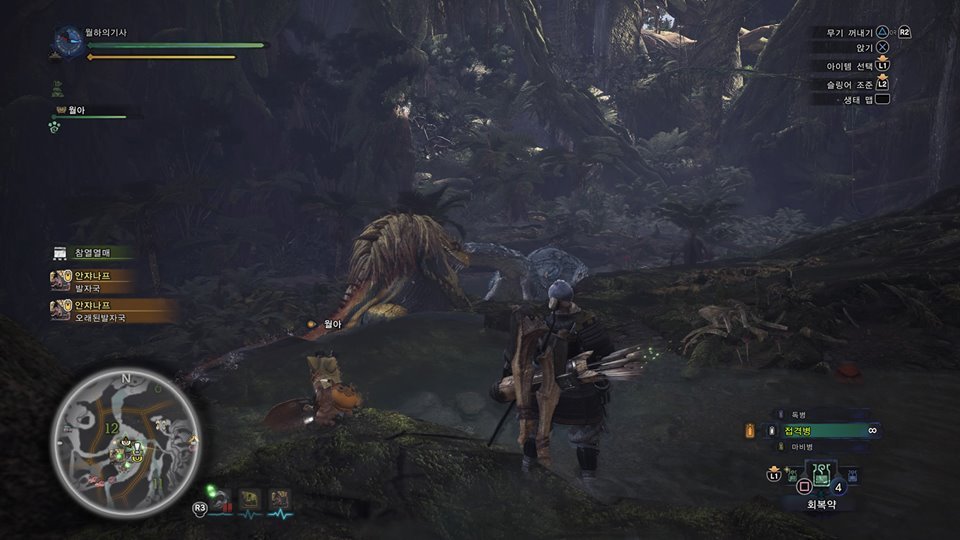Select the 회복약 potion in the item bar
This screenshot has height=540, width=960.
click(820, 475)
